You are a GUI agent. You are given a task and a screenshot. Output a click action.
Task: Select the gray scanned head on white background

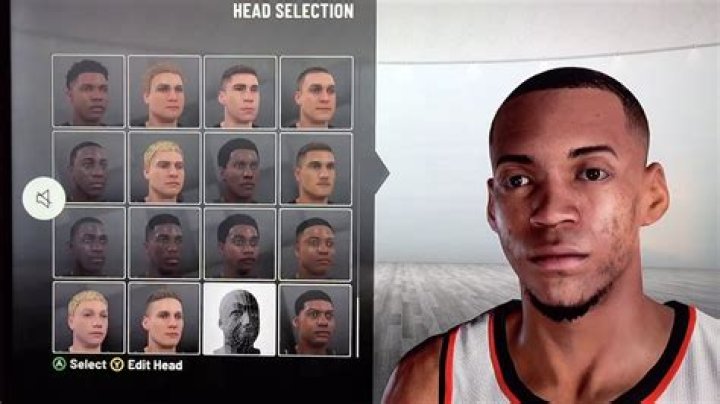240,318
